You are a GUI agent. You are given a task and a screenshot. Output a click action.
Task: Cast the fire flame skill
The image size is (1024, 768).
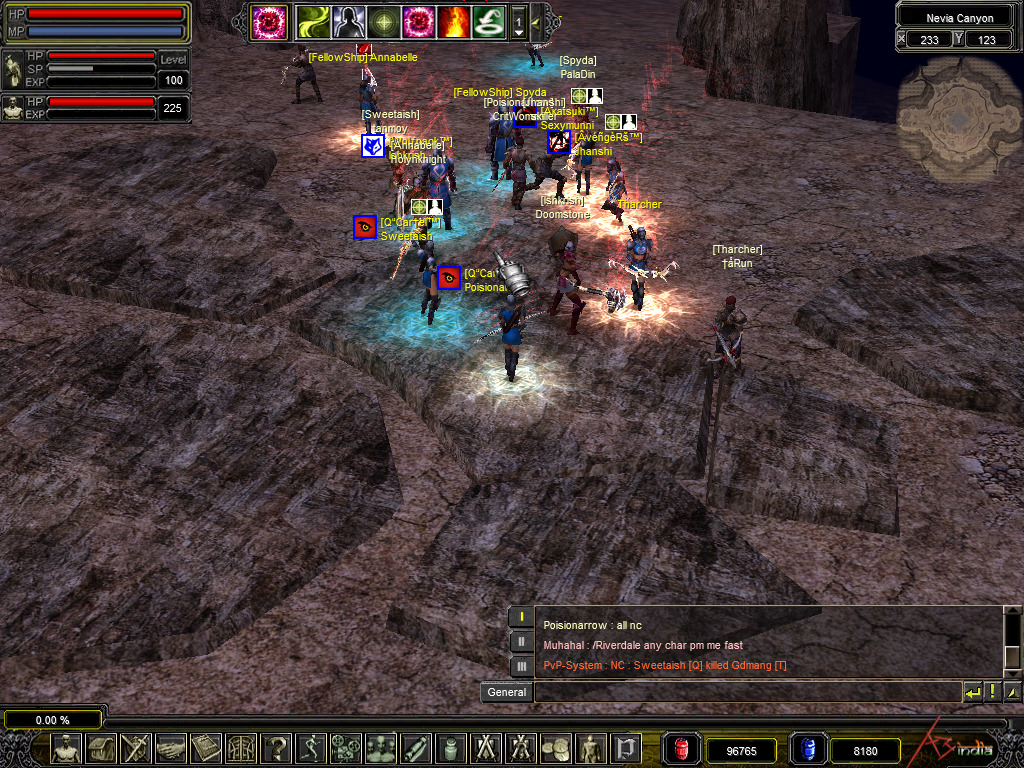pyautogui.click(x=452, y=20)
